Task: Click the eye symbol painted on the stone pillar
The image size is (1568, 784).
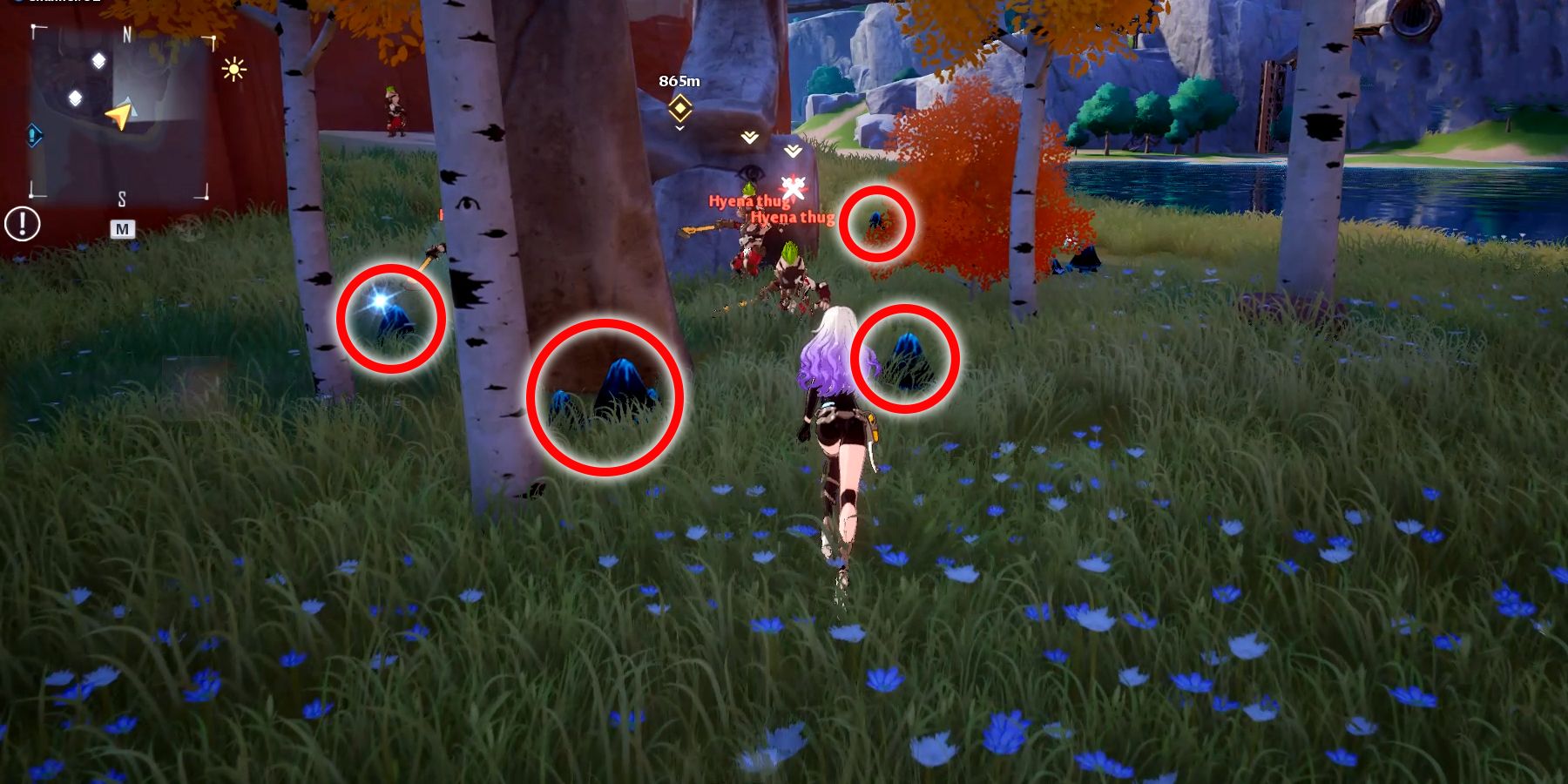Action: pyautogui.click(x=750, y=172)
